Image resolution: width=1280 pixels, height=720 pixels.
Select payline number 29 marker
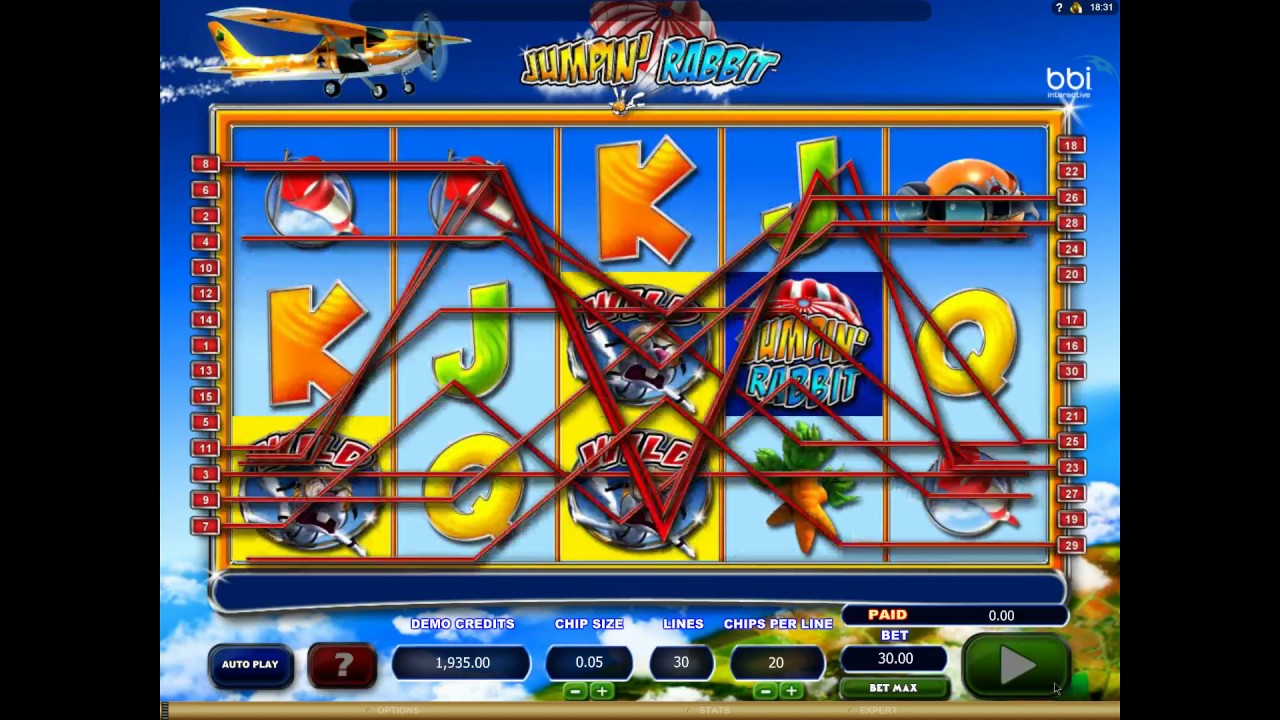1071,545
